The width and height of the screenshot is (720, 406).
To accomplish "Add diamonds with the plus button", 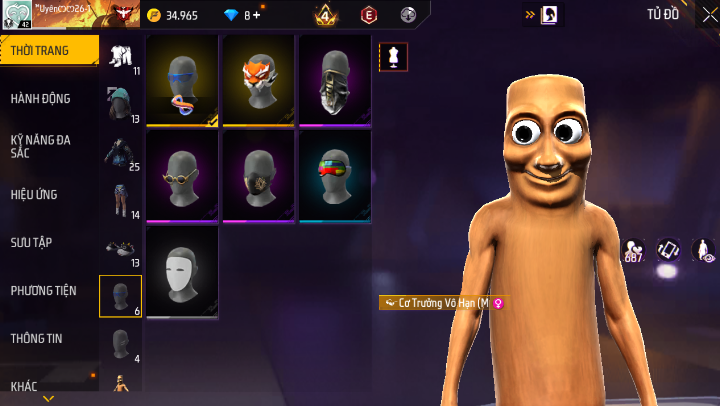I will pos(257,15).
